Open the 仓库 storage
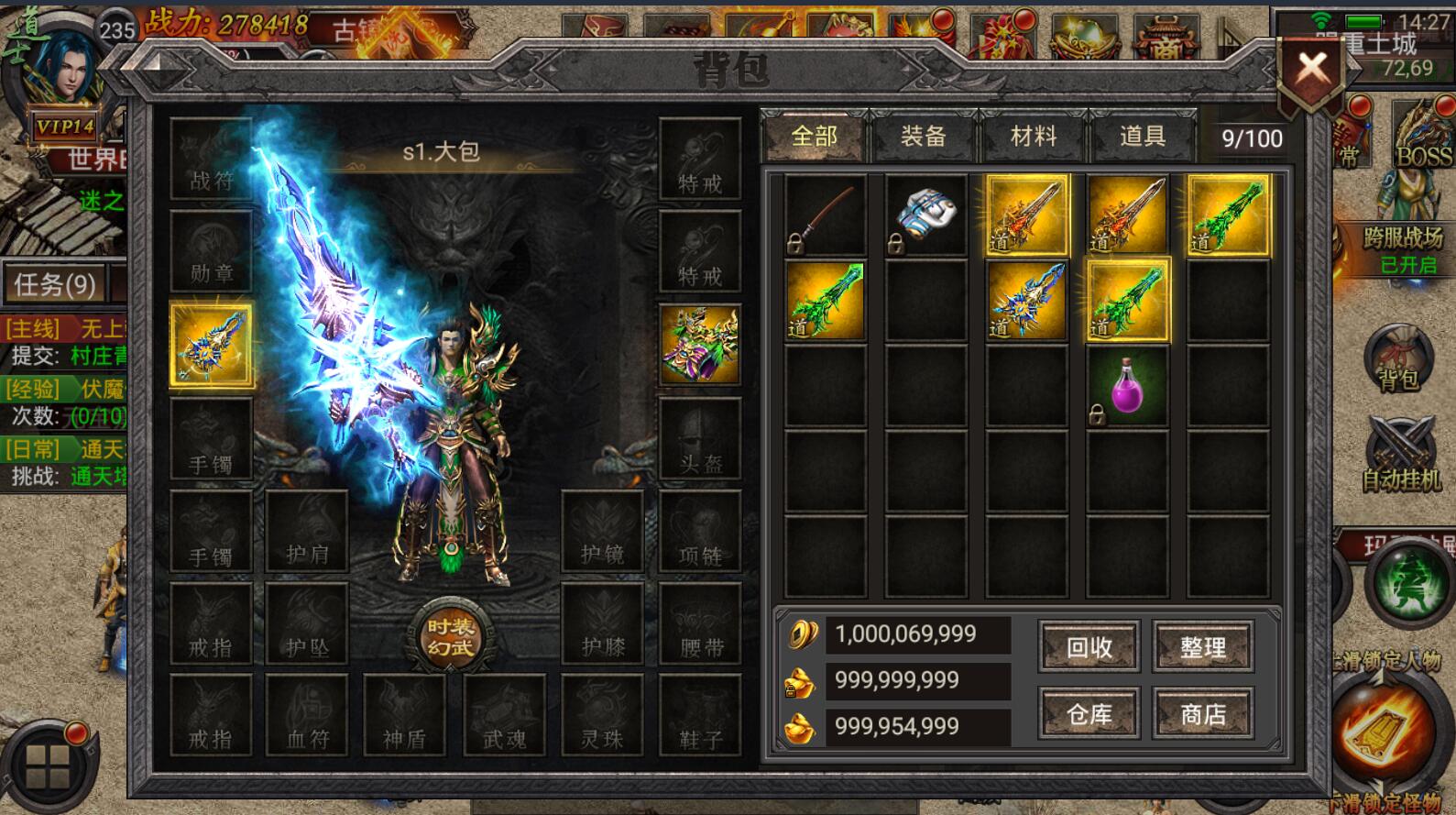The height and width of the screenshot is (815, 1456). coord(1089,714)
